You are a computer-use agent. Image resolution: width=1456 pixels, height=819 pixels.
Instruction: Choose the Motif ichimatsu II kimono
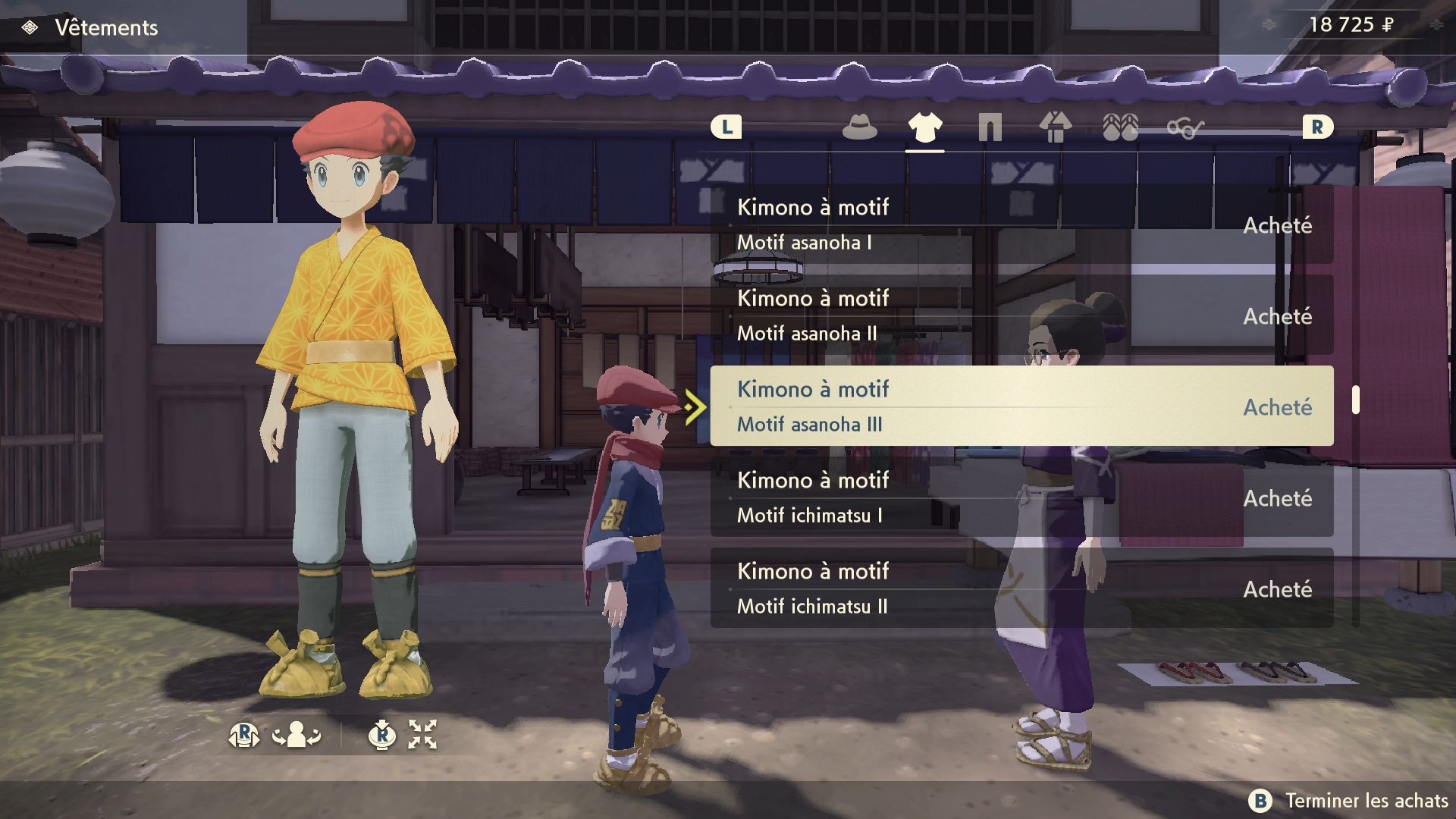point(1021,588)
